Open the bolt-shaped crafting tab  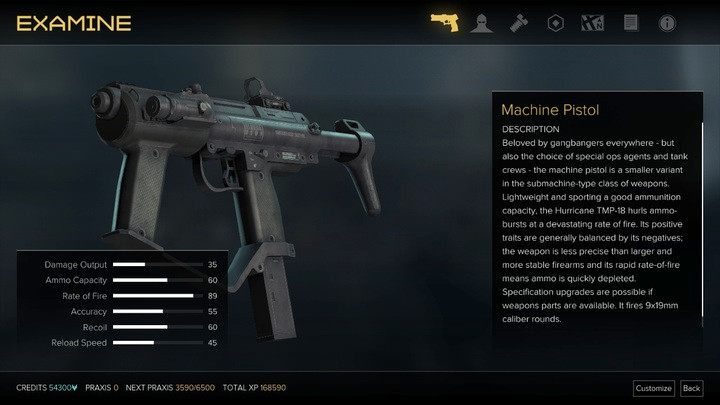point(518,22)
